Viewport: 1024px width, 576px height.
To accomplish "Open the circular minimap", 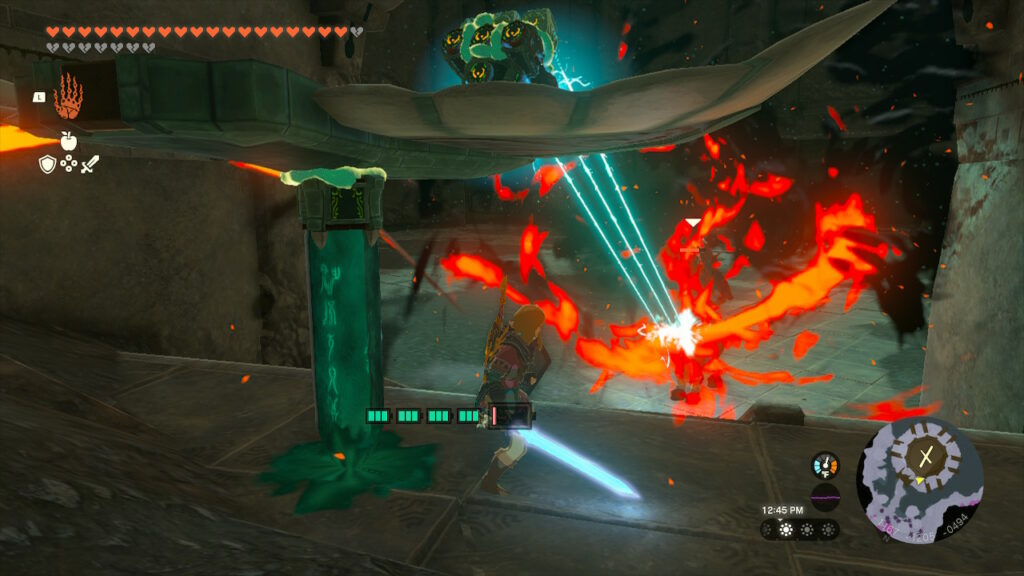I will (x=919, y=480).
